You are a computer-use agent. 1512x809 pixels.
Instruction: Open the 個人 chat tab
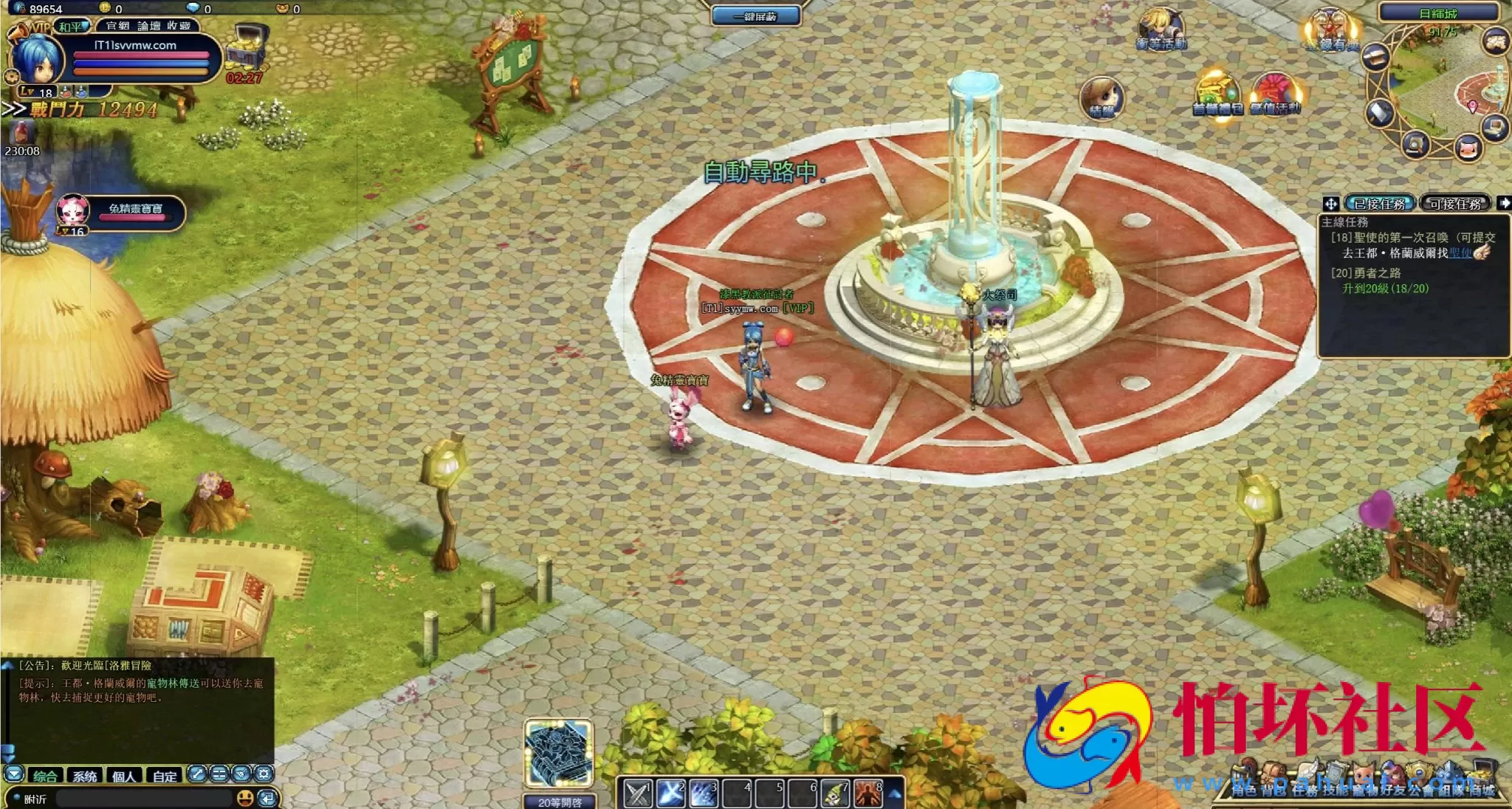[124, 776]
